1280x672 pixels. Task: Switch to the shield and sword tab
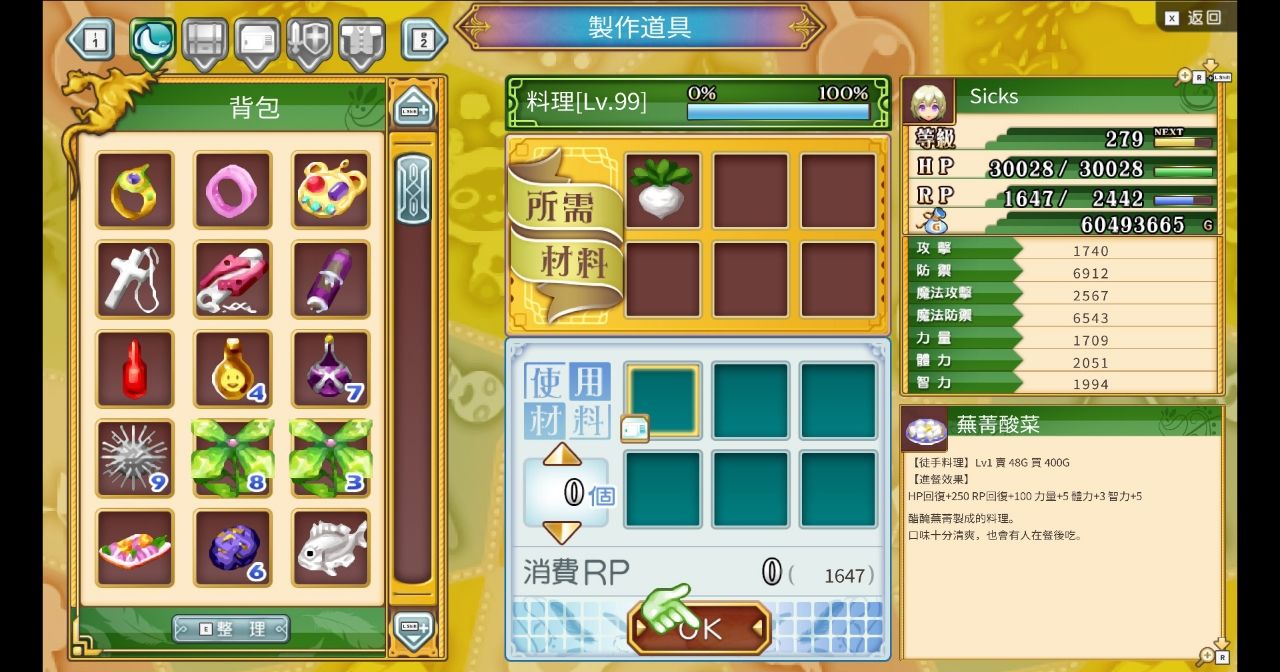point(309,40)
